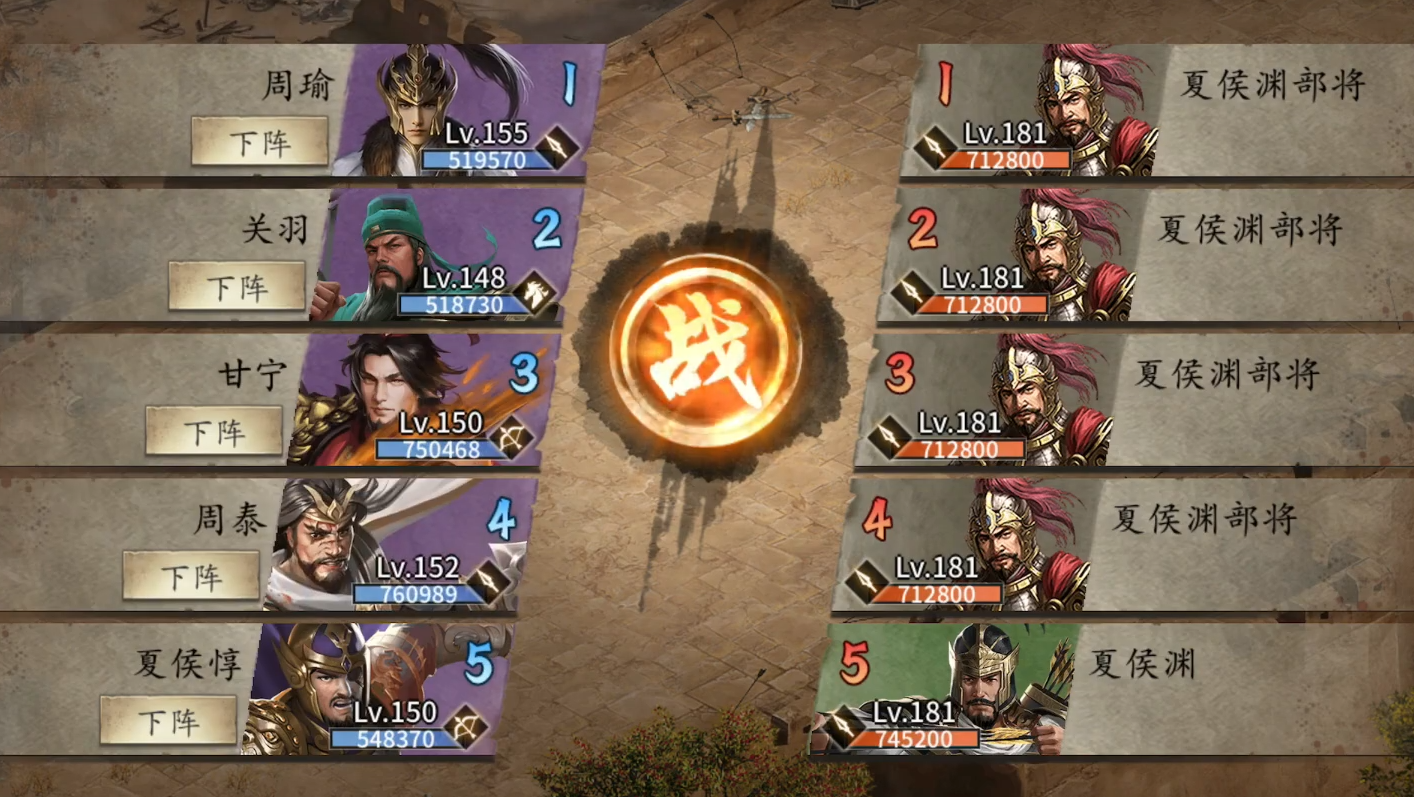Image resolution: width=1414 pixels, height=797 pixels.
Task: Withdraw 甘宁 using his 下阵 button
Action: tap(213, 431)
